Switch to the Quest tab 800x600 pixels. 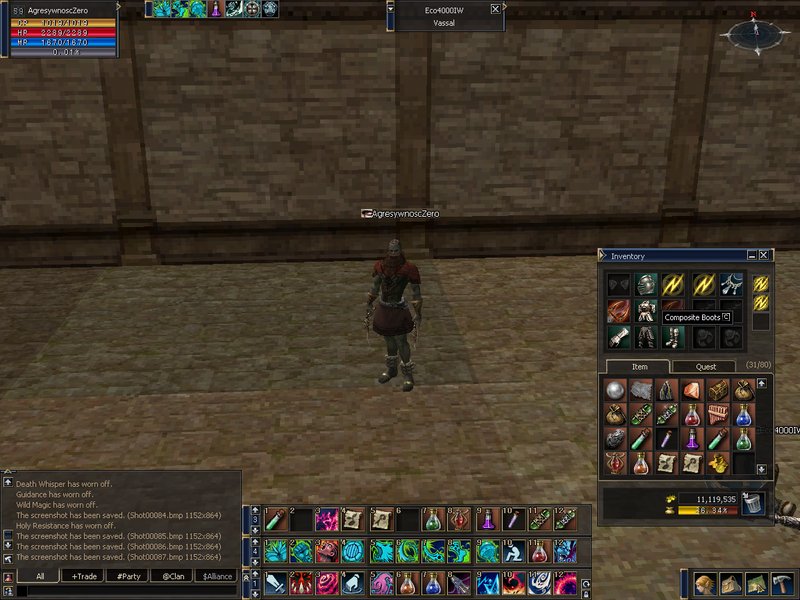point(705,367)
